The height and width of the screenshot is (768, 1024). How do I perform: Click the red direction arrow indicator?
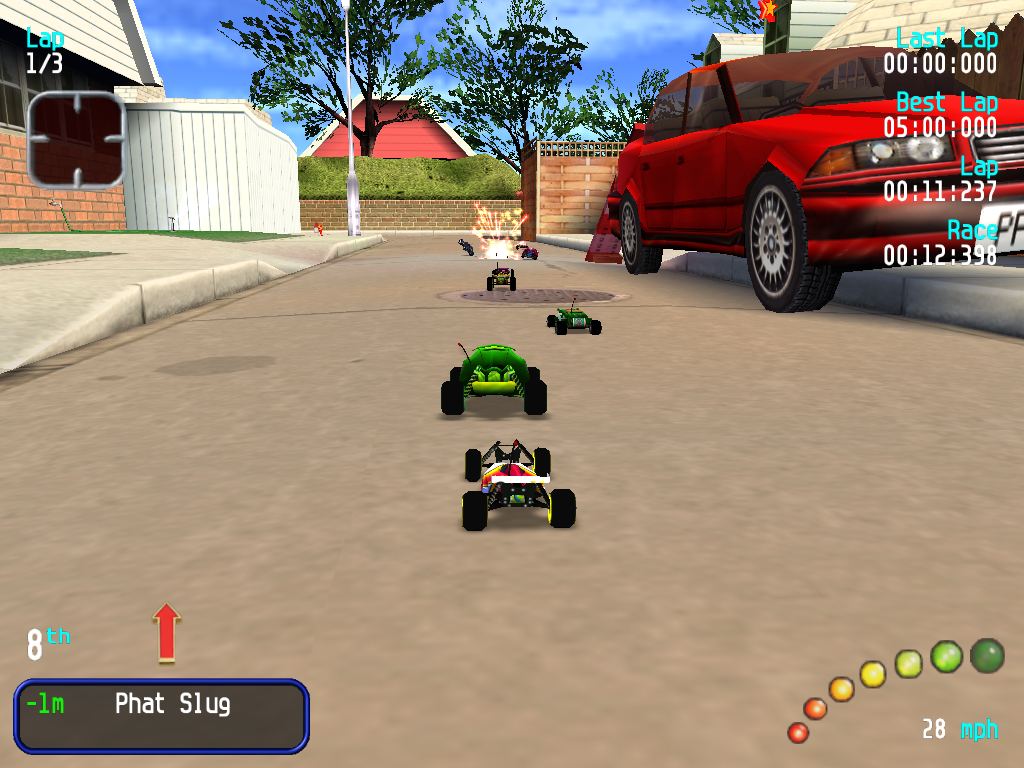(167, 631)
